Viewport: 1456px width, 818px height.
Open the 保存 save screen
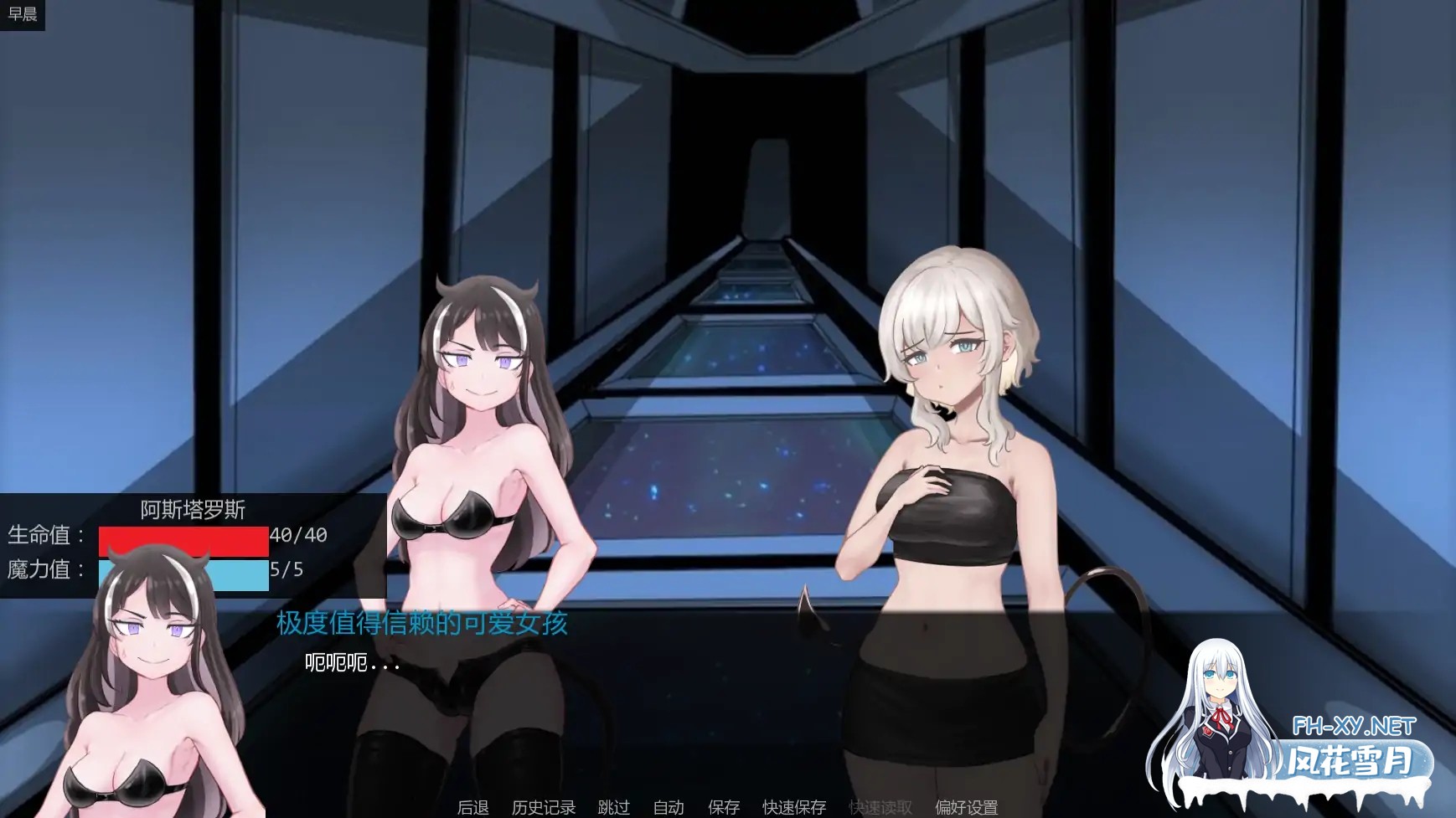tap(723, 808)
